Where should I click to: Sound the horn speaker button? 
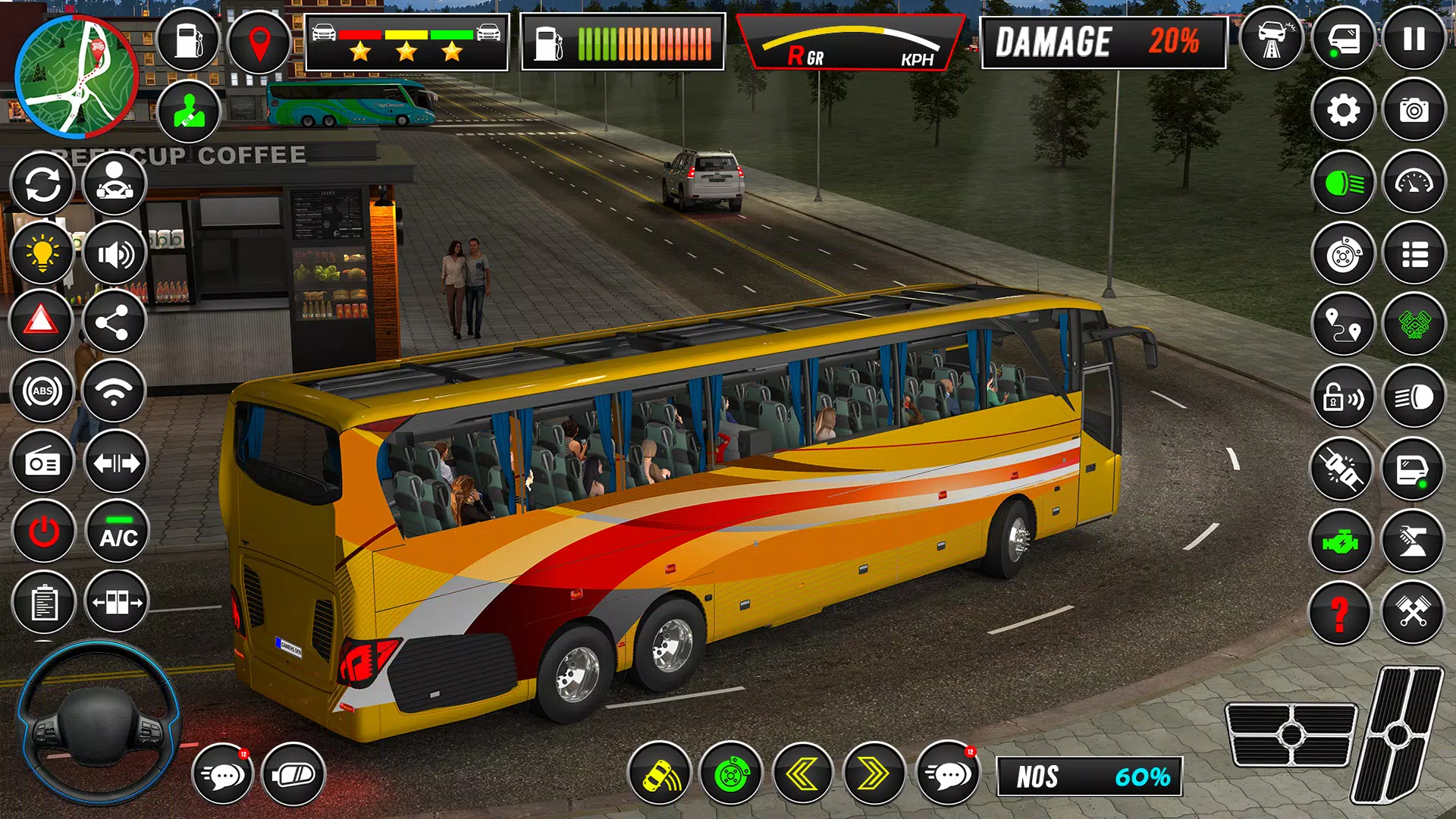[115, 254]
